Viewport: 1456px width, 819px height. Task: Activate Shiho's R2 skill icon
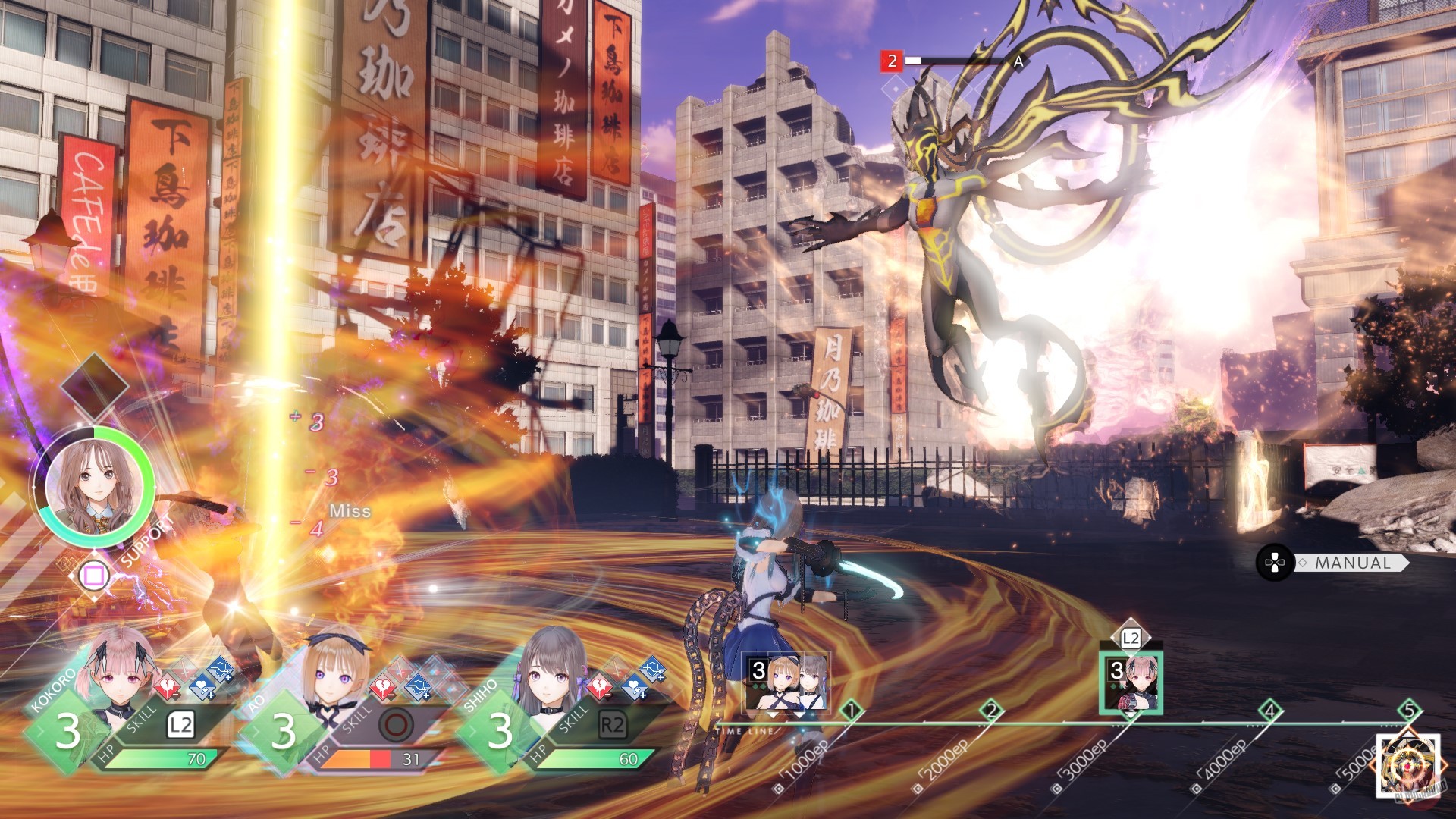[x=613, y=722]
